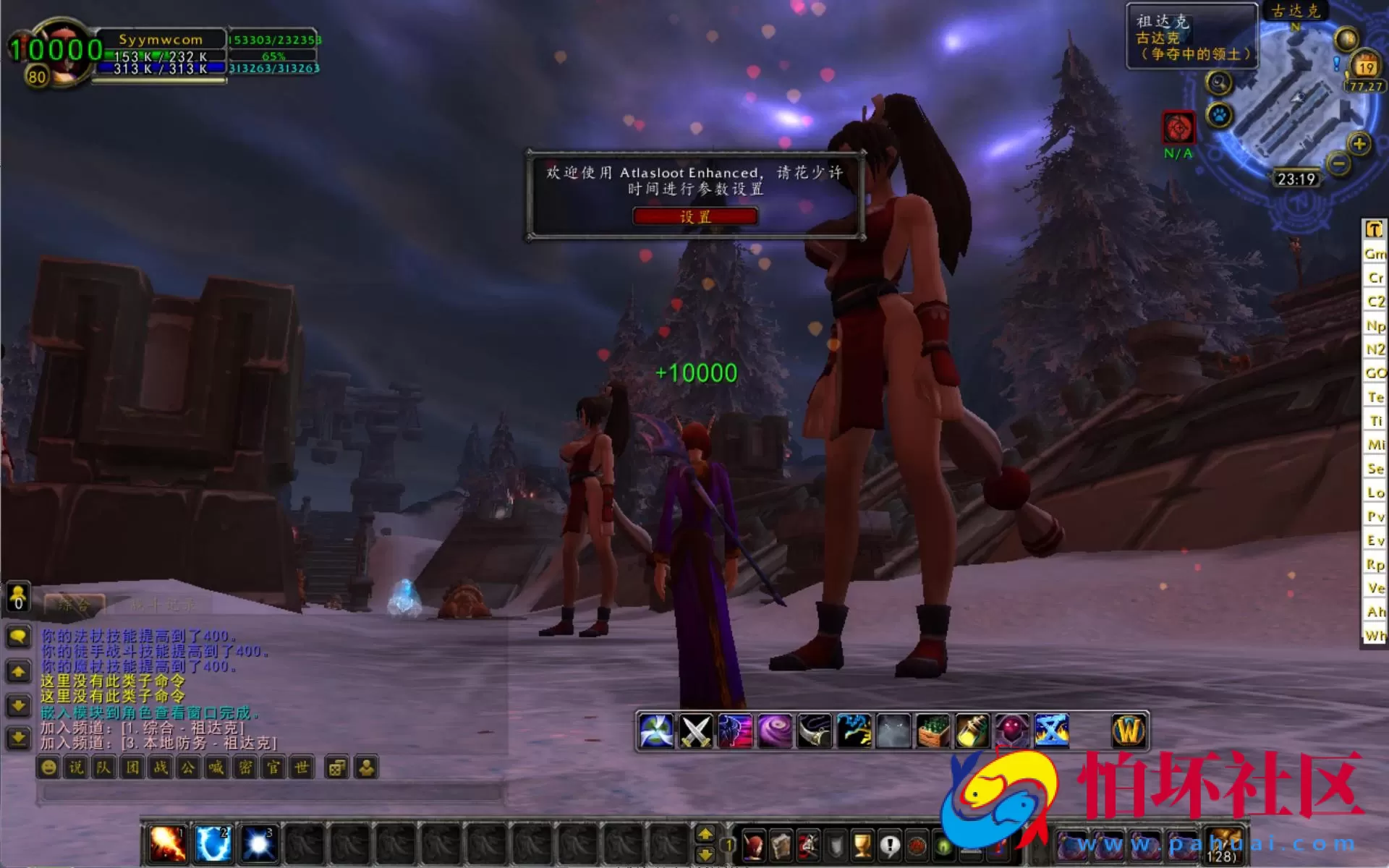Open the World of Warcraft game menu icon
The image size is (1389, 868).
[1129, 731]
